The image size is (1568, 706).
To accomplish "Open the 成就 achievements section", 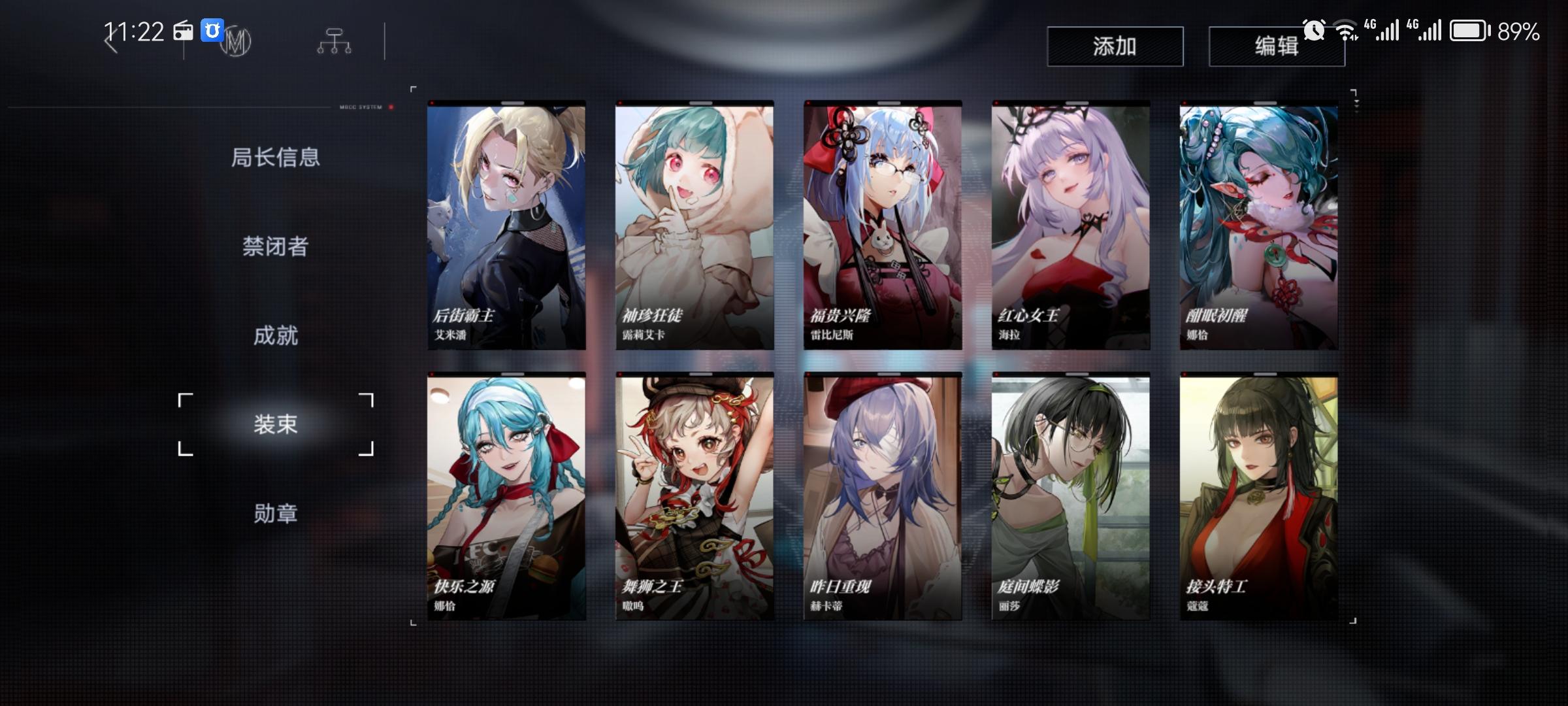I will click(277, 336).
